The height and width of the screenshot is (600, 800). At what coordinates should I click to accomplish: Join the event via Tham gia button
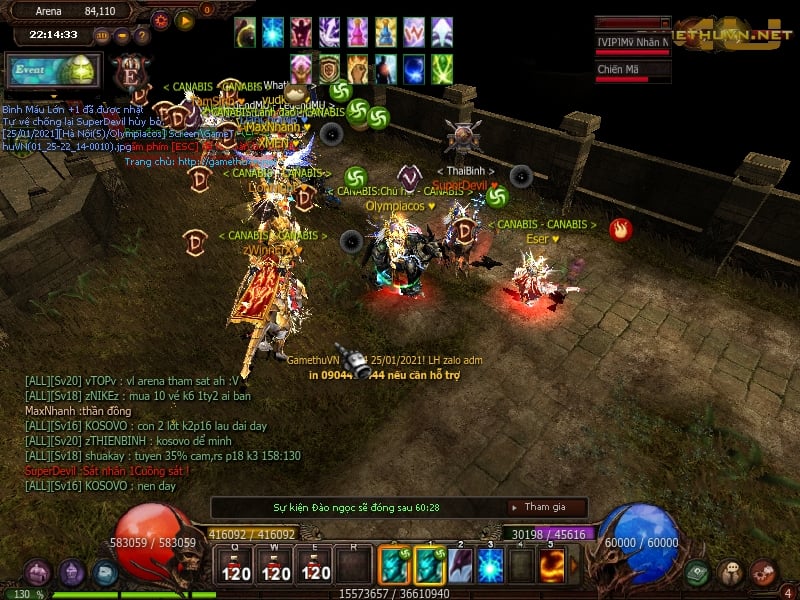[x=544, y=507]
